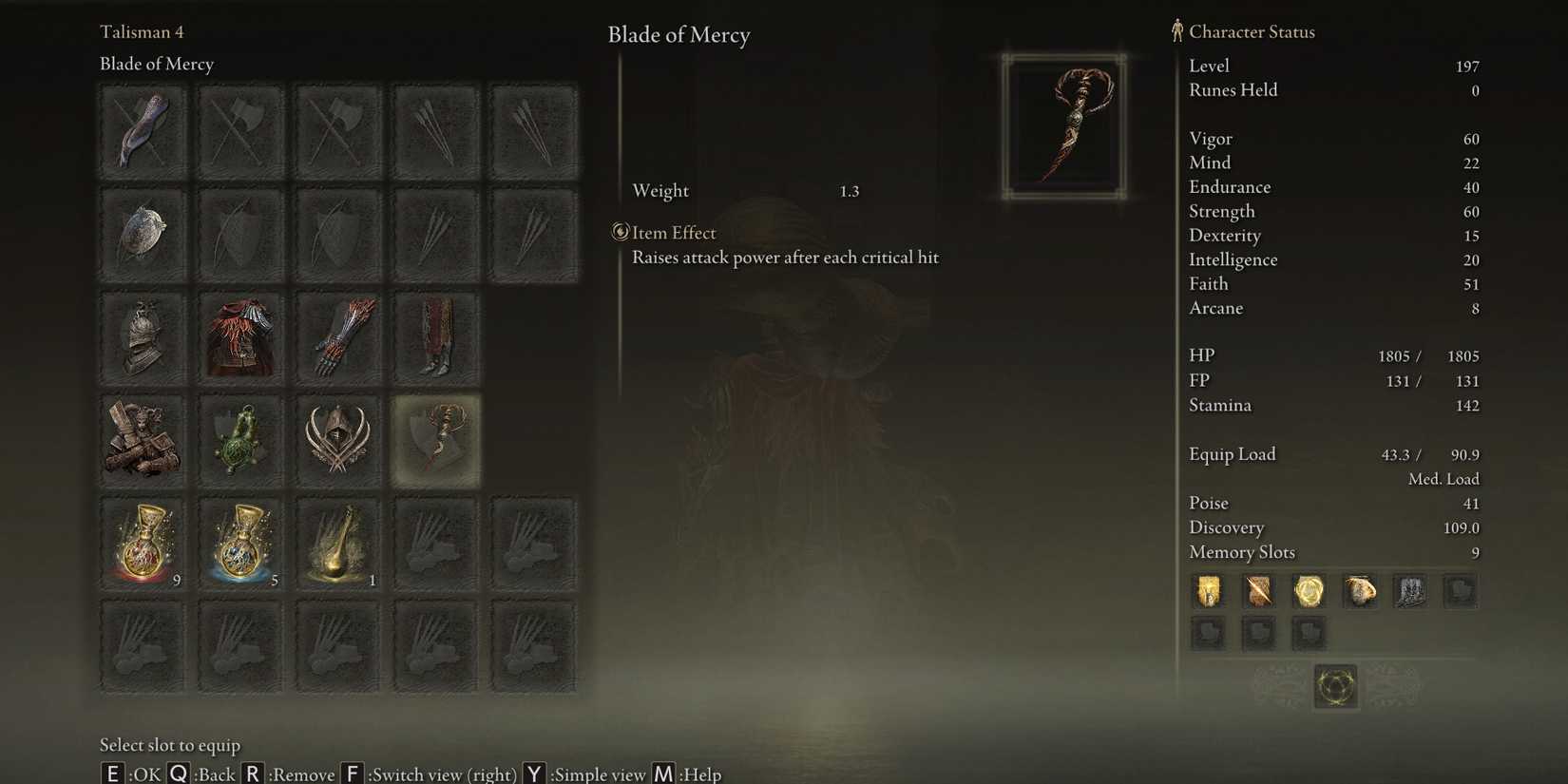Select the Cerulean Flask with quantity 5
Viewport: 1568px width, 784px height.
pyautogui.click(x=240, y=542)
